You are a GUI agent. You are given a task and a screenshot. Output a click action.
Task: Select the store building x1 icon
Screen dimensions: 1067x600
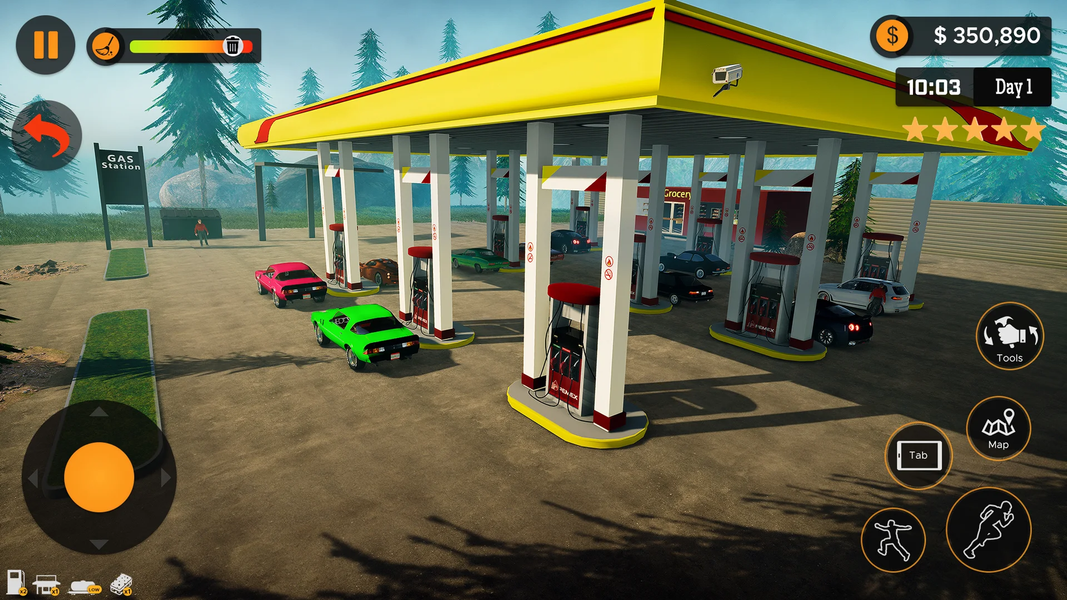pyautogui.click(x=46, y=580)
